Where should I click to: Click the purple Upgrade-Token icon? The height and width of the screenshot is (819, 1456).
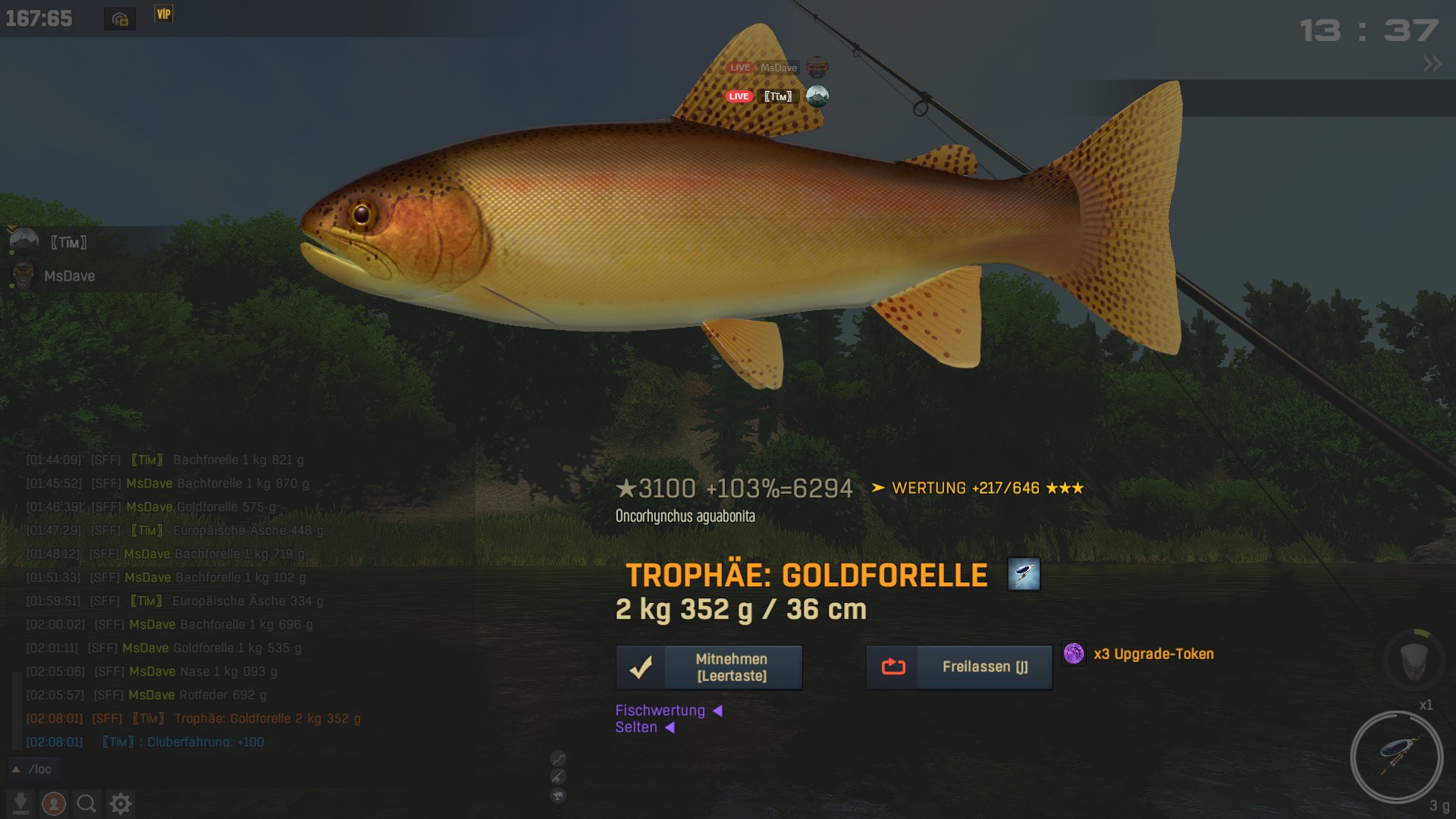pyautogui.click(x=1074, y=654)
